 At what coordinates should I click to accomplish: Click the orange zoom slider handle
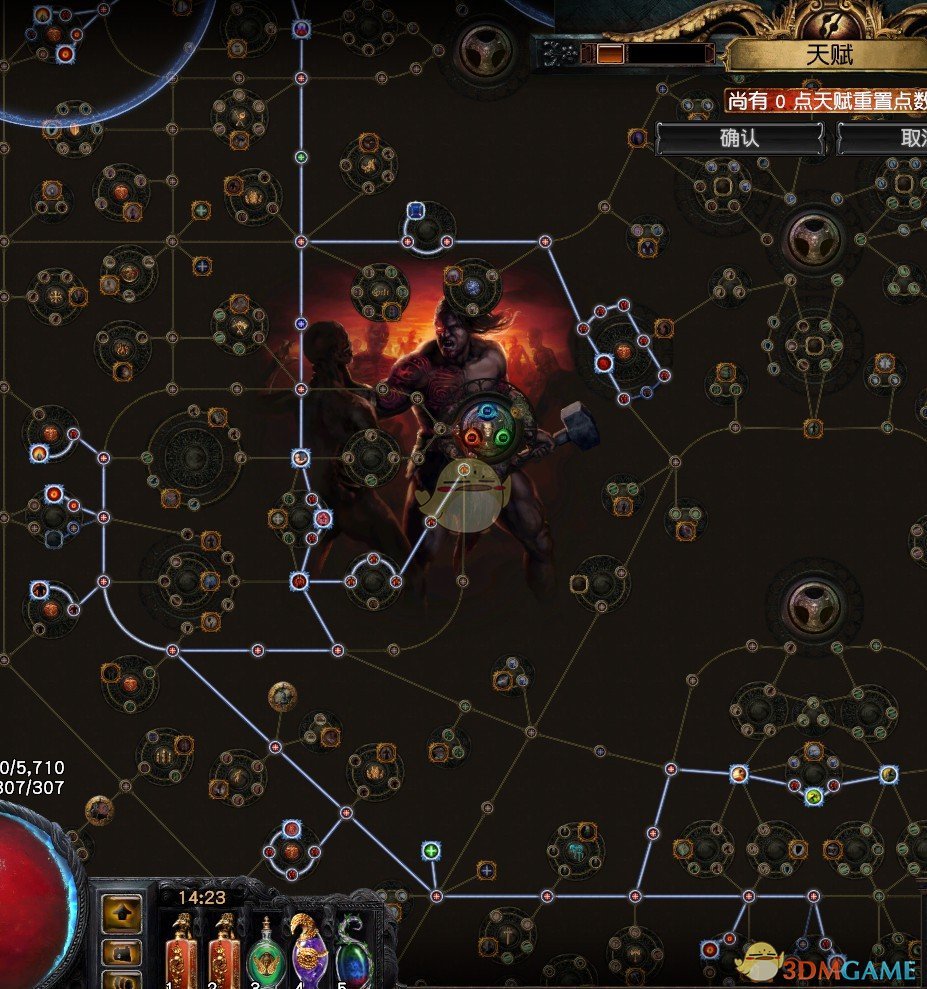(x=609, y=54)
